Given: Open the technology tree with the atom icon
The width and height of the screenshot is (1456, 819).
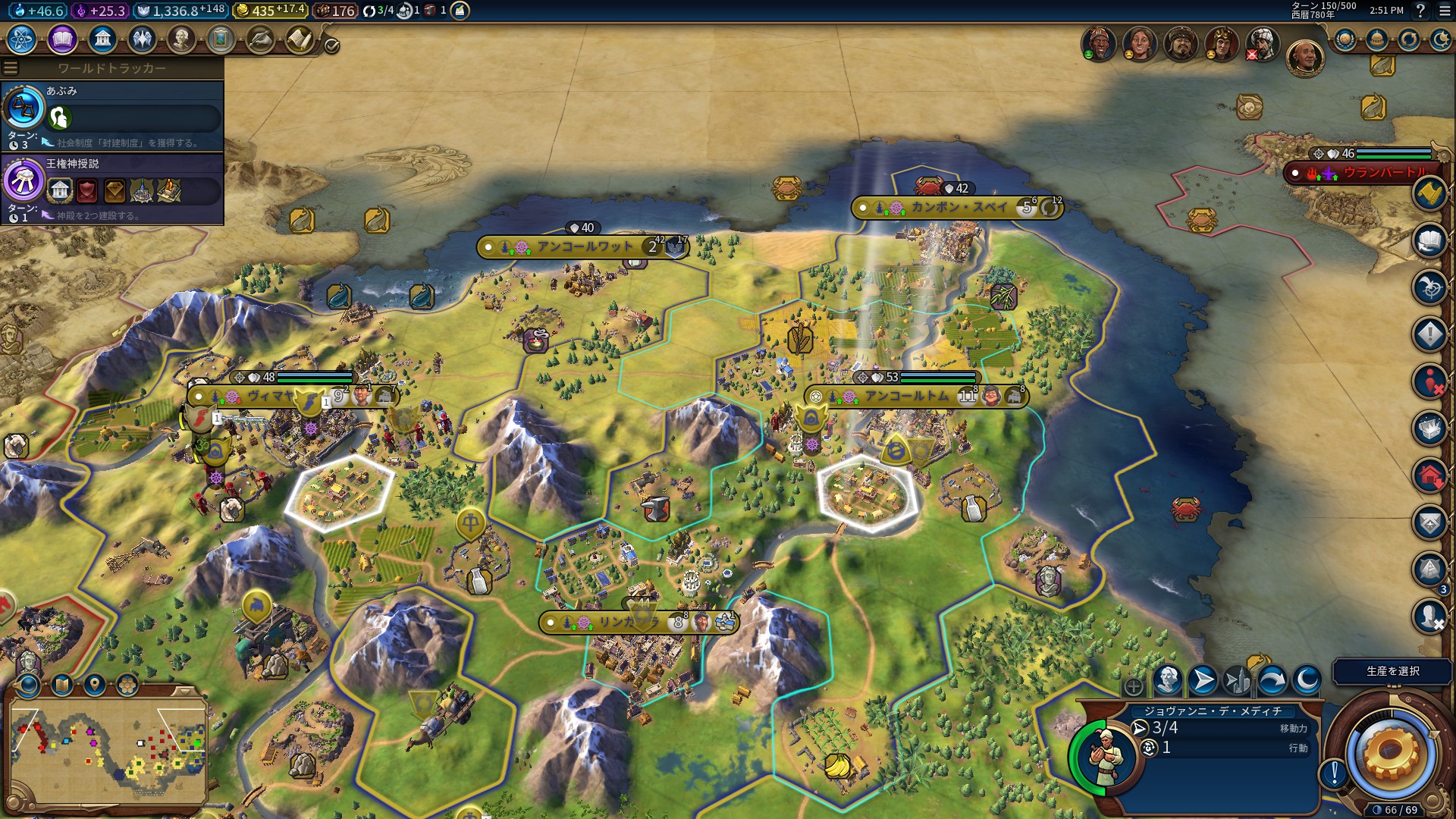Looking at the screenshot, I should point(22,39).
